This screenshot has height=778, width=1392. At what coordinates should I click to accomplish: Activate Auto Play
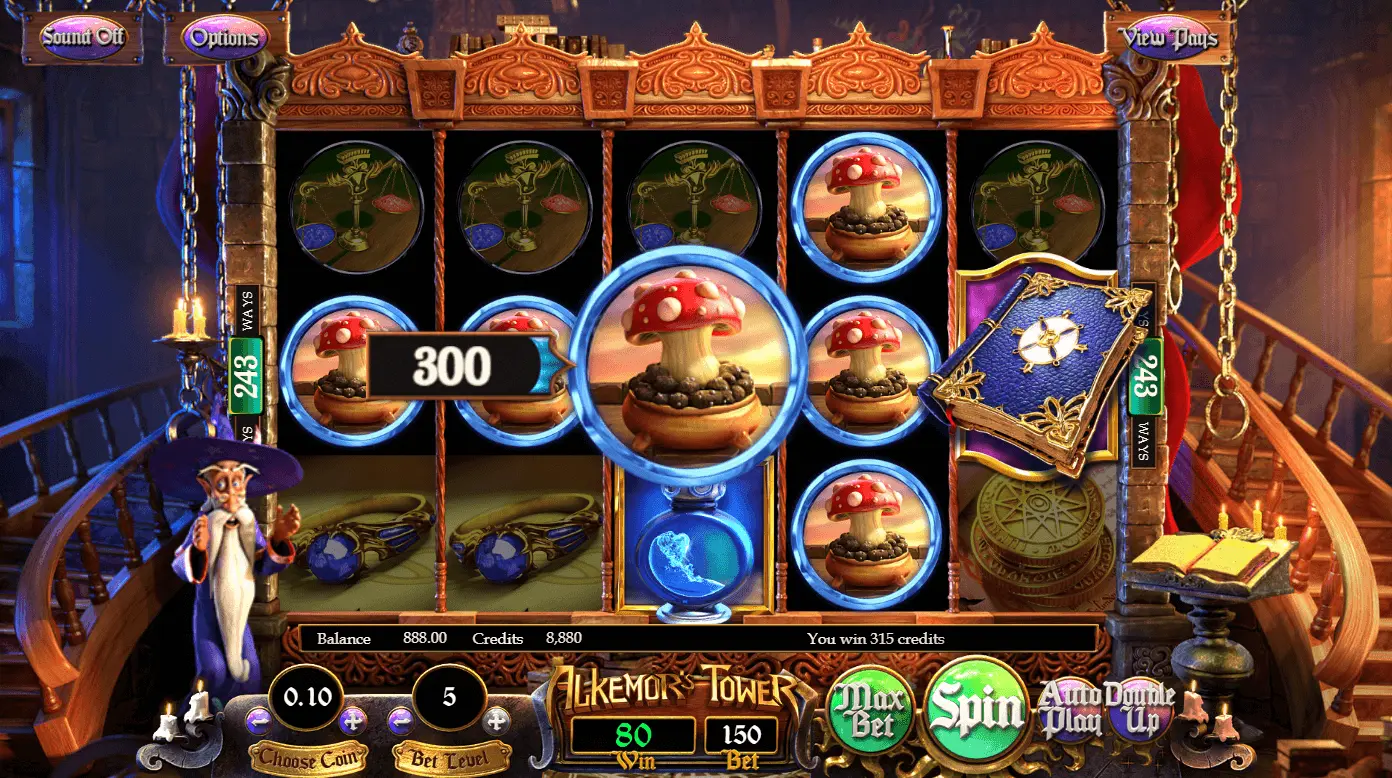(x=1073, y=707)
